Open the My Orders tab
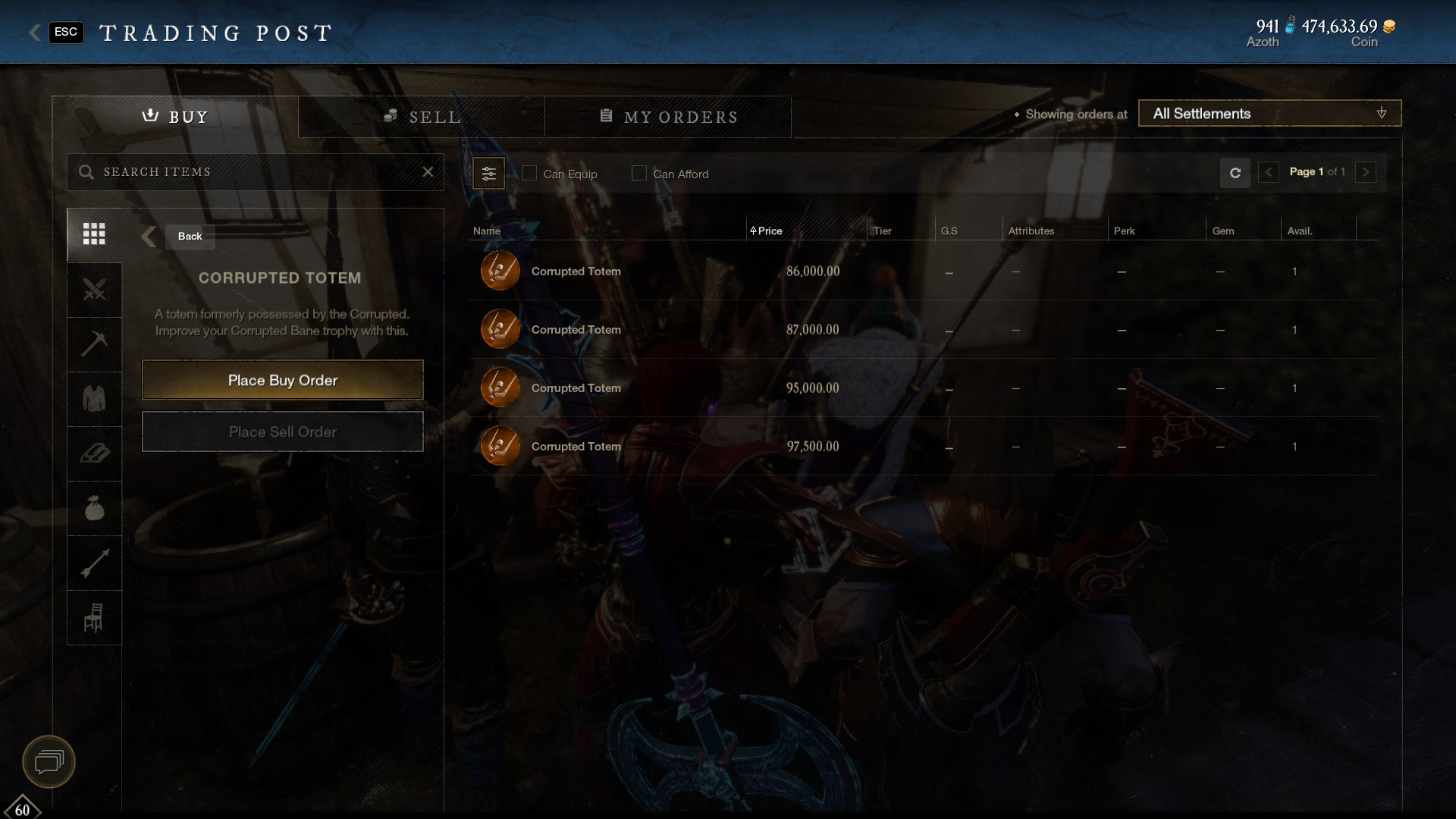The height and width of the screenshot is (819, 1456). click(668, 117)
